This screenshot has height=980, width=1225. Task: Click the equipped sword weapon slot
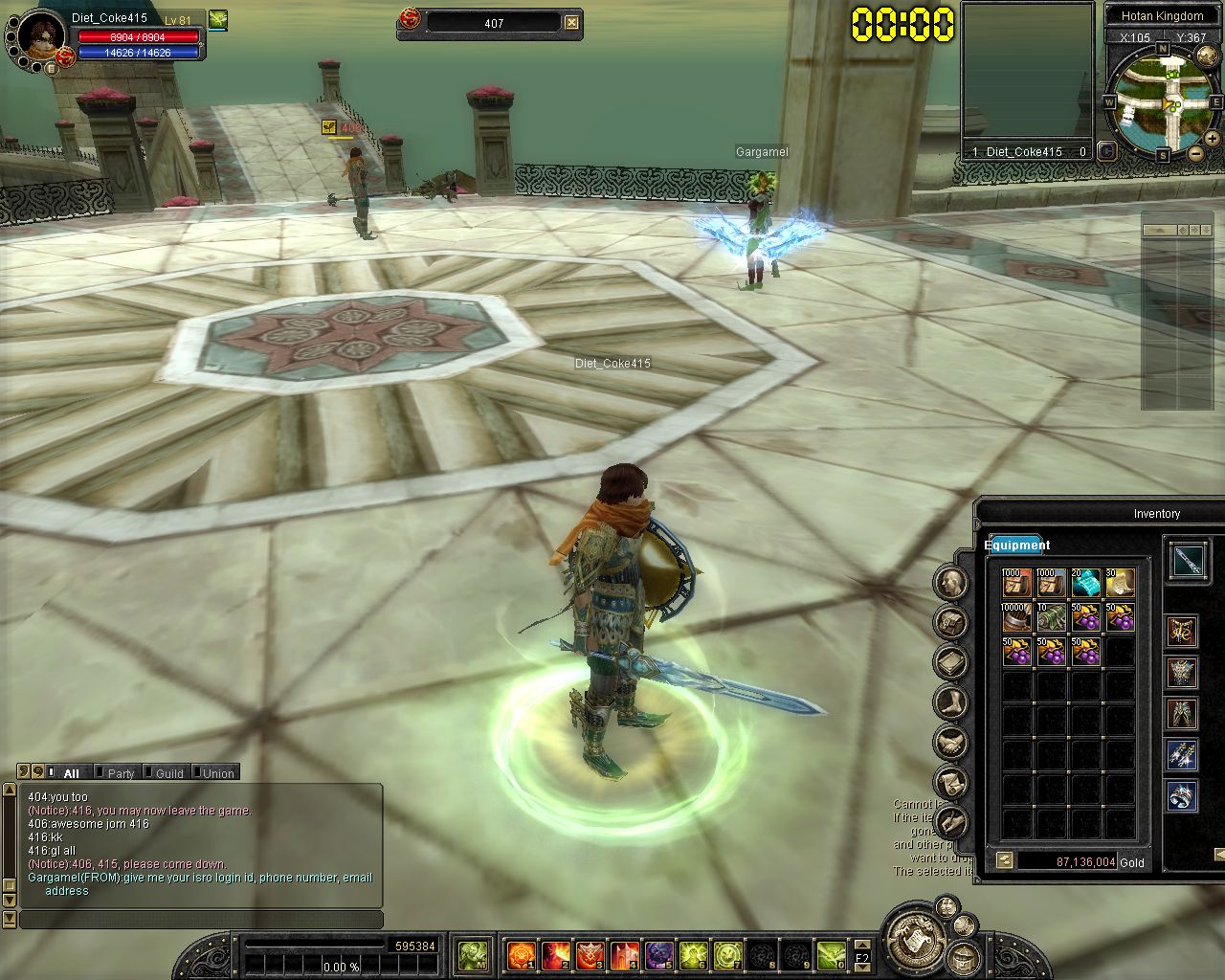(1190, 561)
